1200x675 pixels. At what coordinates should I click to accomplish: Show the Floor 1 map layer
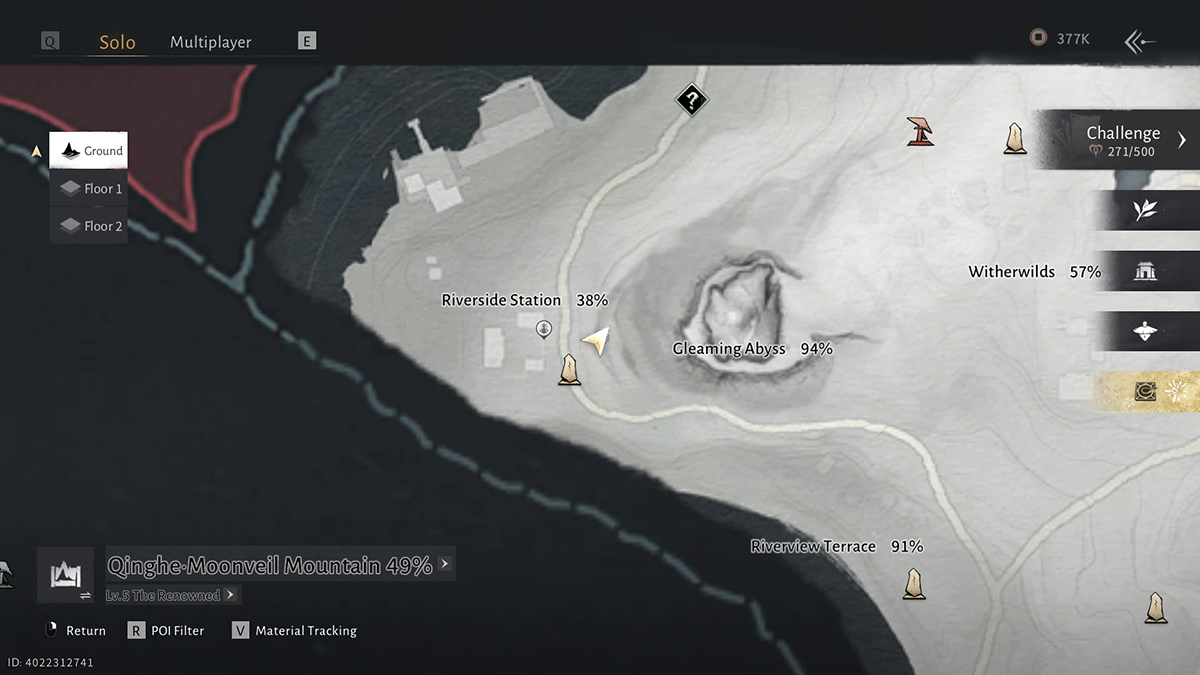coord(90,188)
